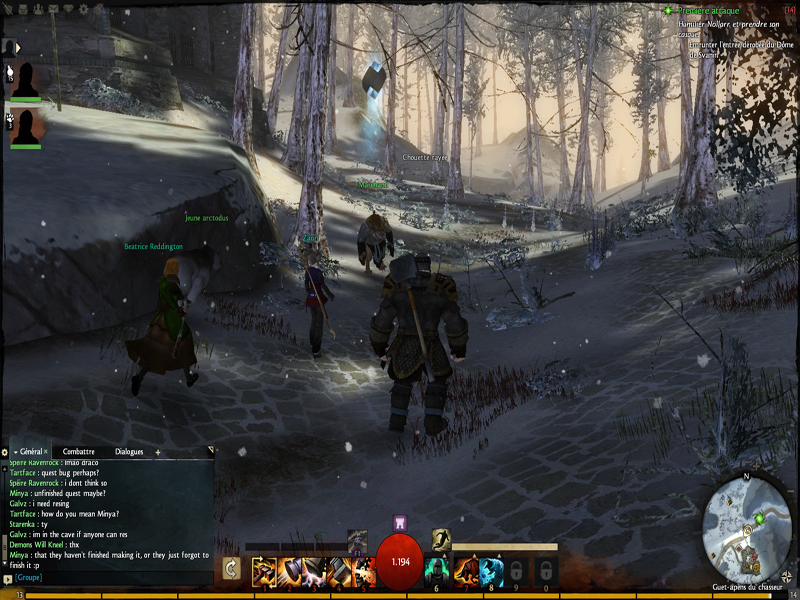The height and width of the screenshot is (600, 800).
Task: Open the Dialogues chat tab
Action: (x=128, y=452)
